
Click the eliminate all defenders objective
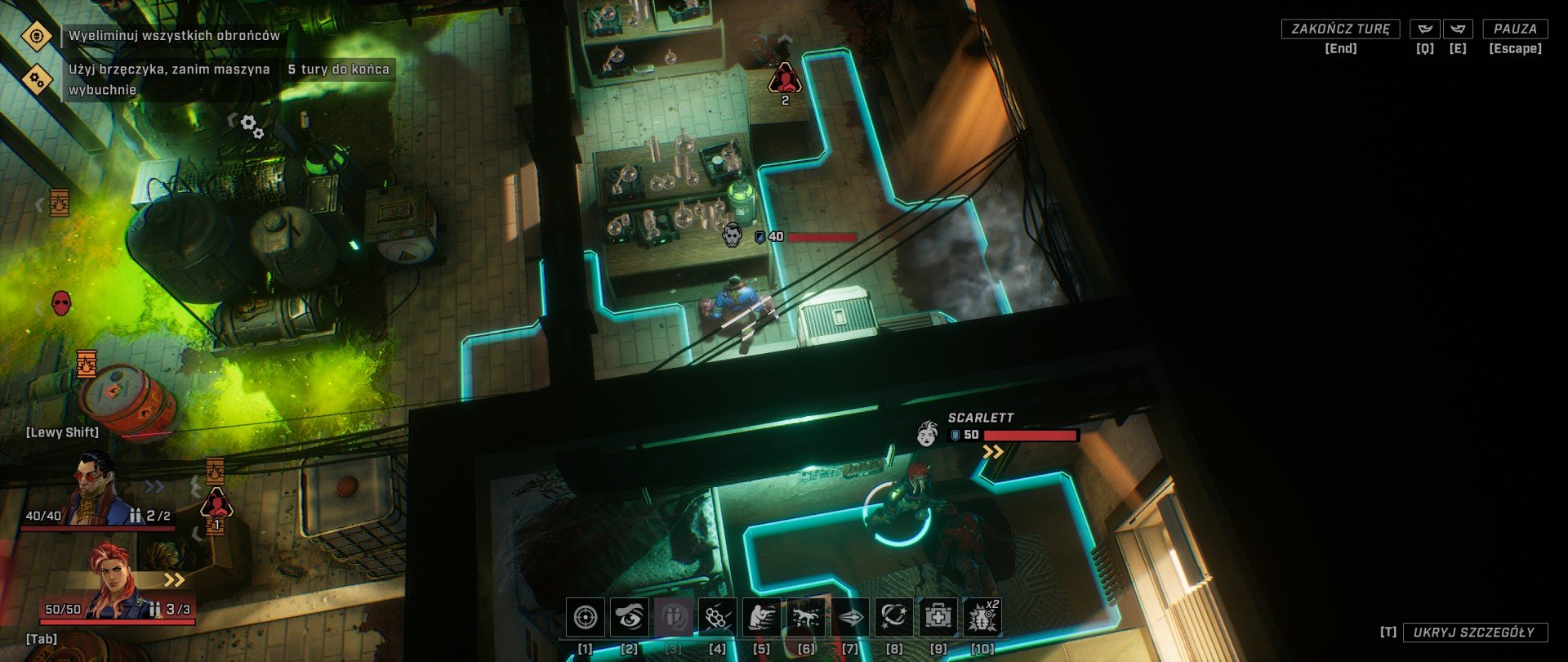click(173, 36)
